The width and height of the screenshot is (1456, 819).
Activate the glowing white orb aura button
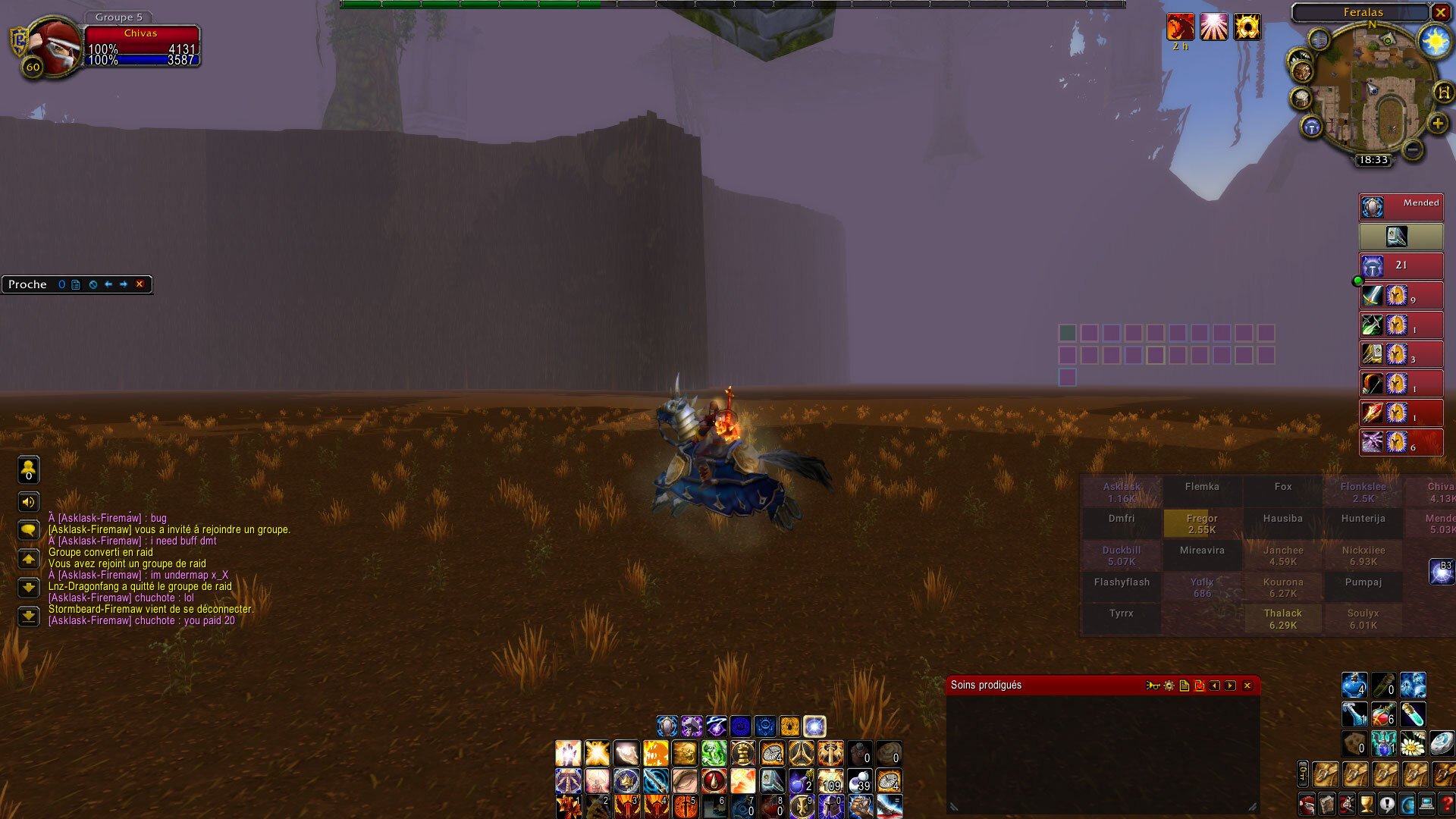pos(814,726)
